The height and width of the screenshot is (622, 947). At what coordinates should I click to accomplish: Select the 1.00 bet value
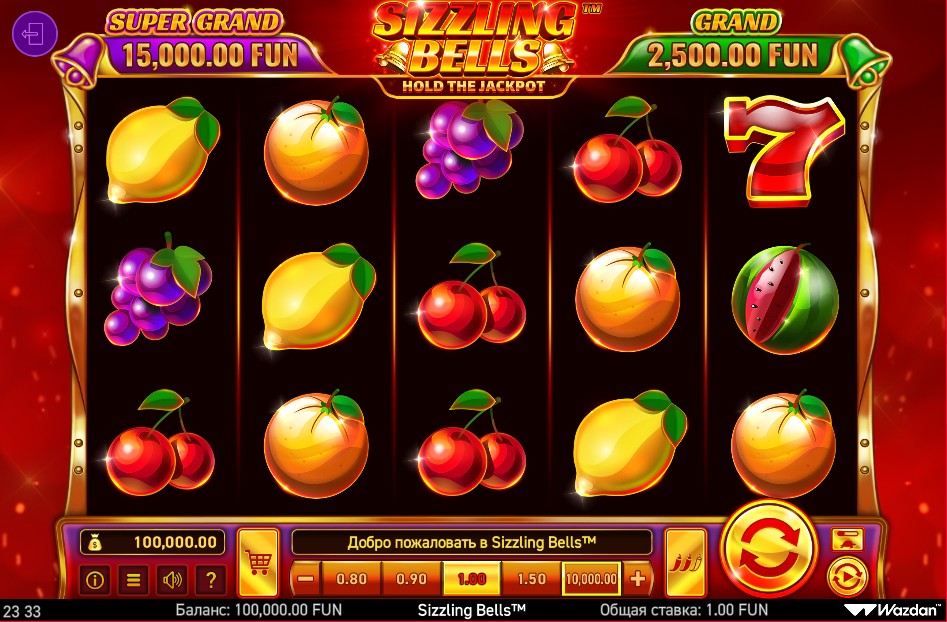[x=471, y=578]
